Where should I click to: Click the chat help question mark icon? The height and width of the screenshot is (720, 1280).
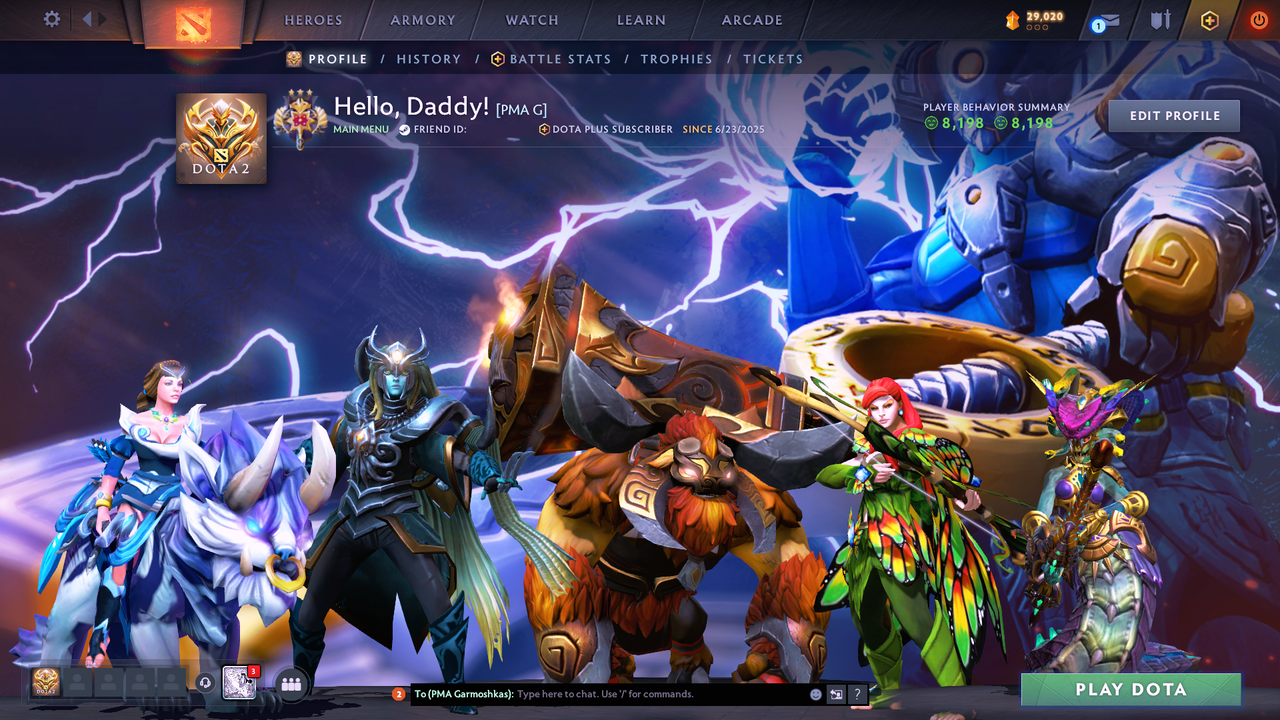point(857,693)
